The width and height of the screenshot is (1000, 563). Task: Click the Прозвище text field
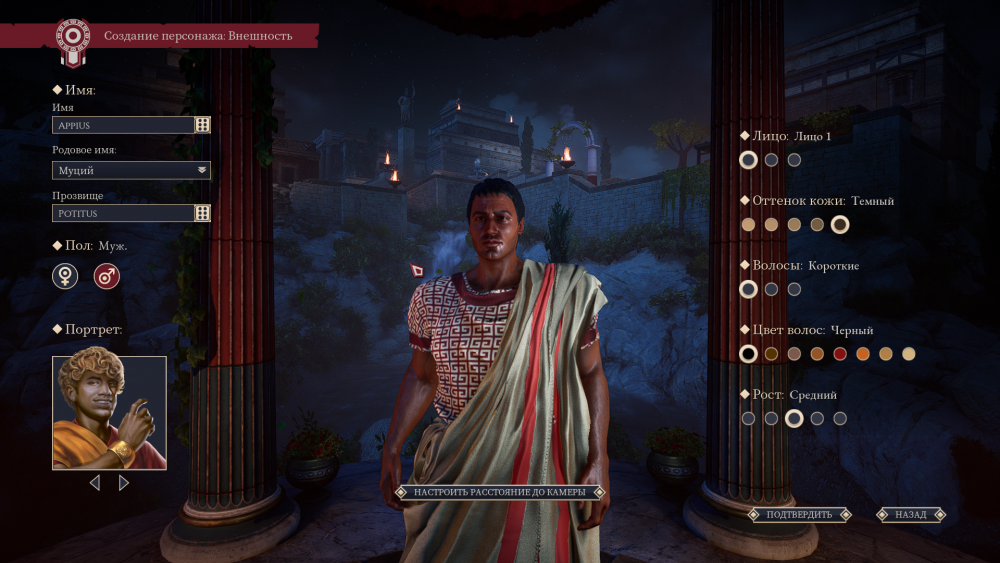click(123, 213)
